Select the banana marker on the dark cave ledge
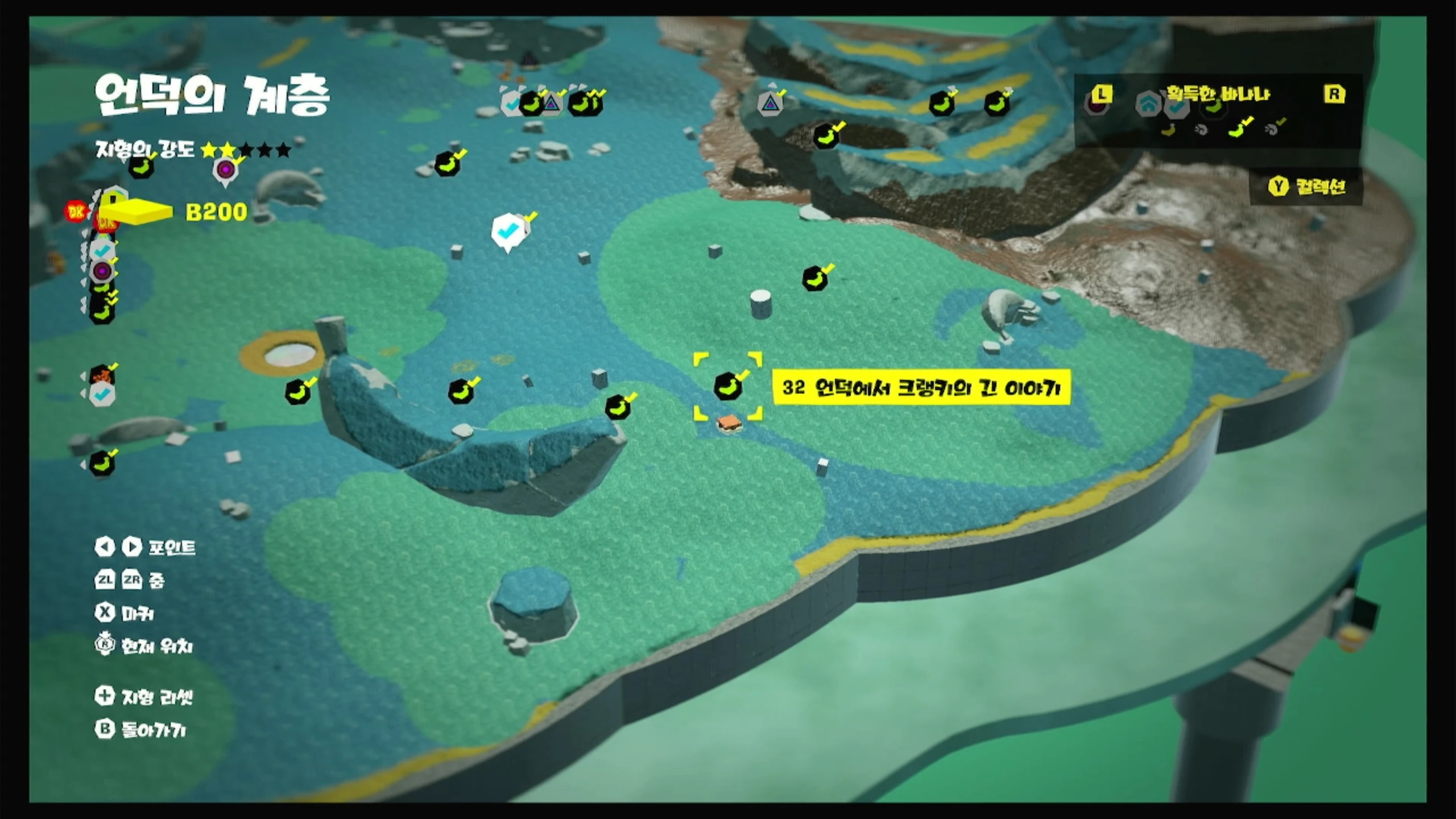The width and height of the screenshot is (1456, 819). 825,136
